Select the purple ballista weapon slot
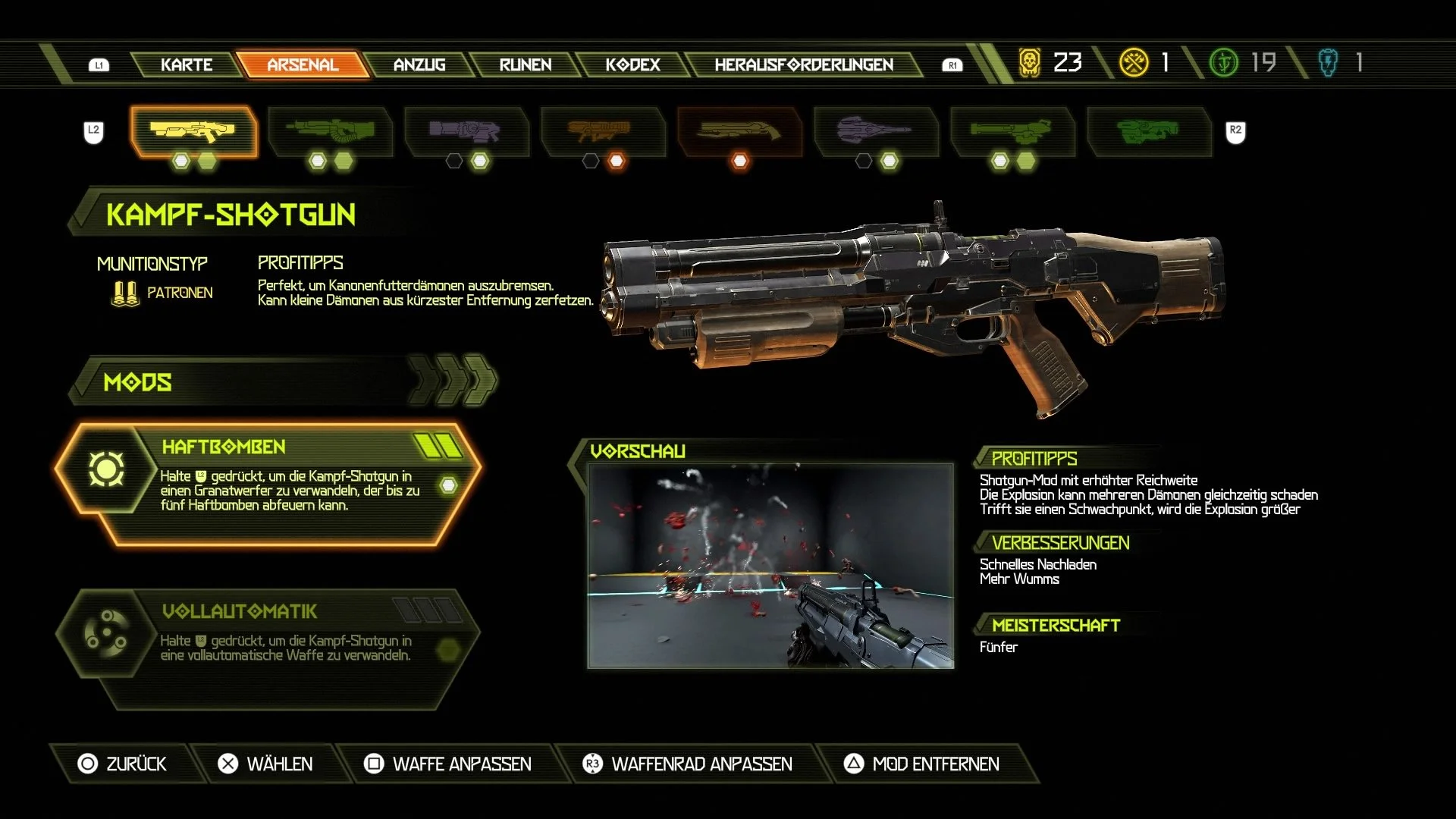1456x819 pixels. tap(876, 132)
